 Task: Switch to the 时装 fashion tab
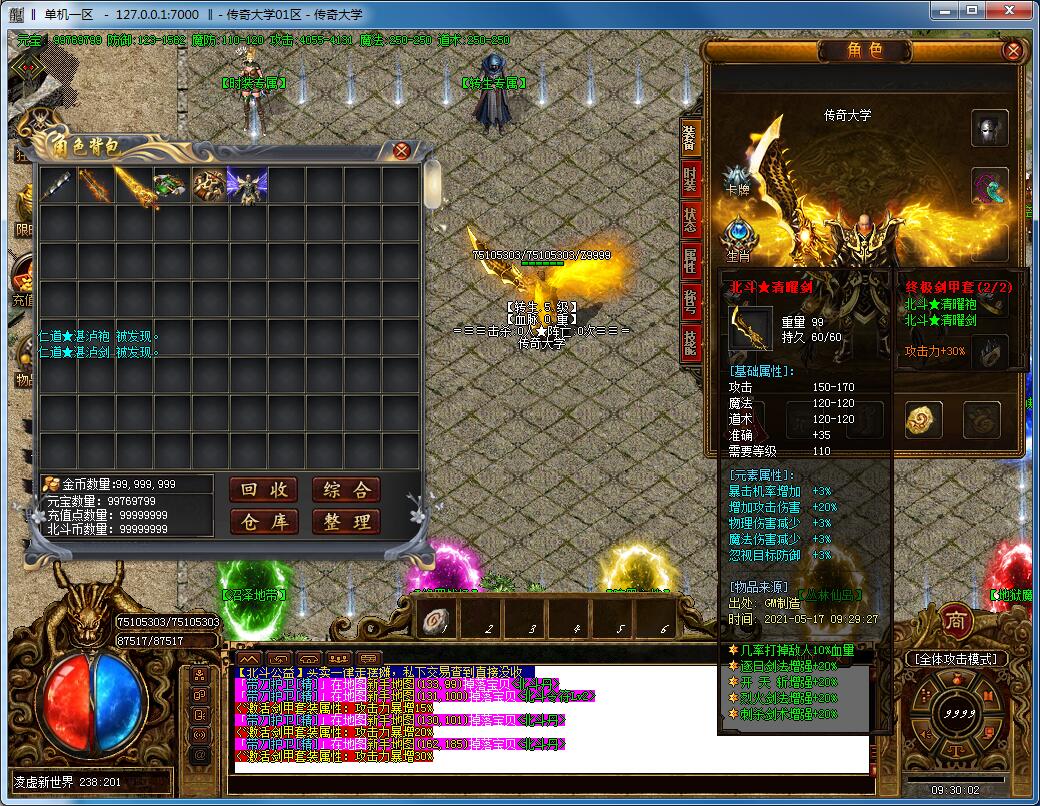click(x=691, y=179)
